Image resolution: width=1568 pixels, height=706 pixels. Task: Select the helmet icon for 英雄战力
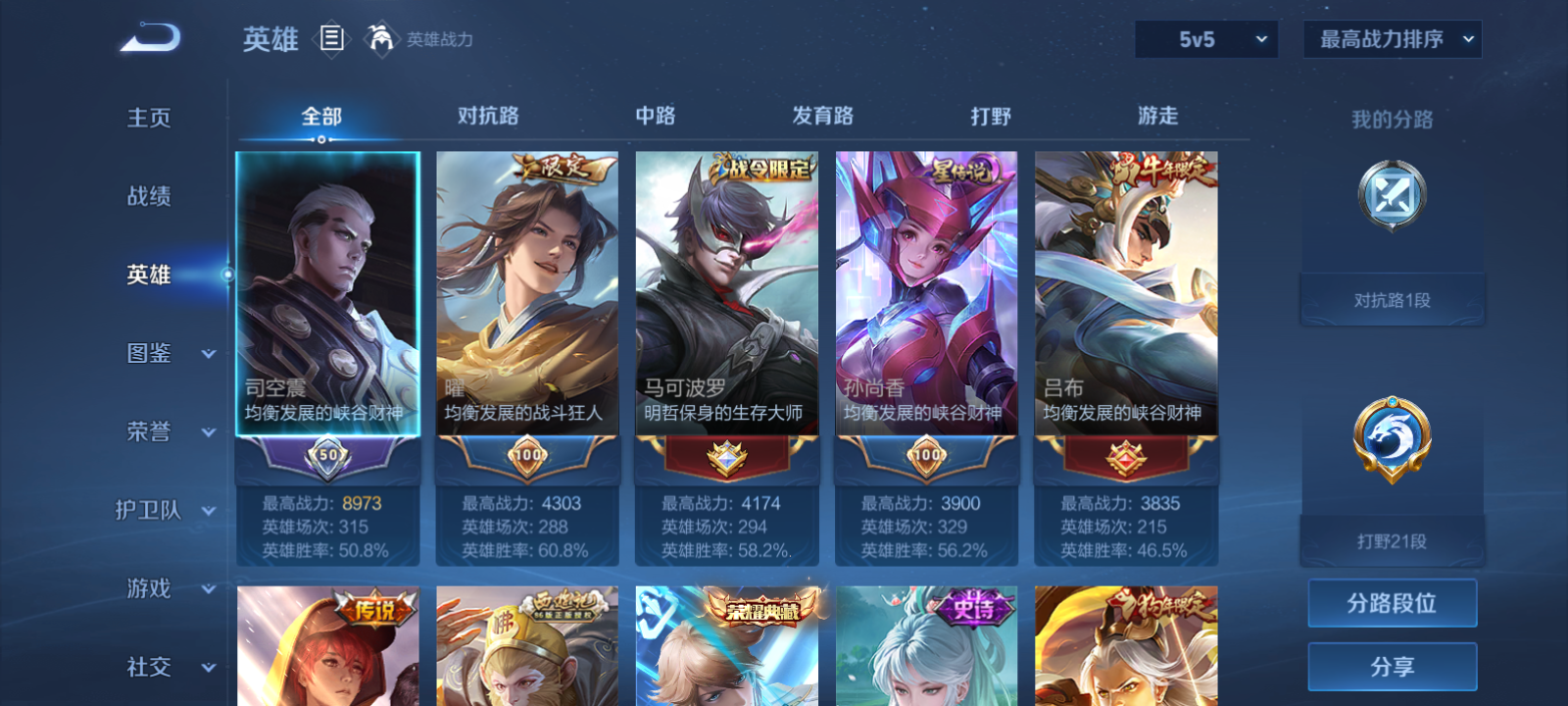381,40
